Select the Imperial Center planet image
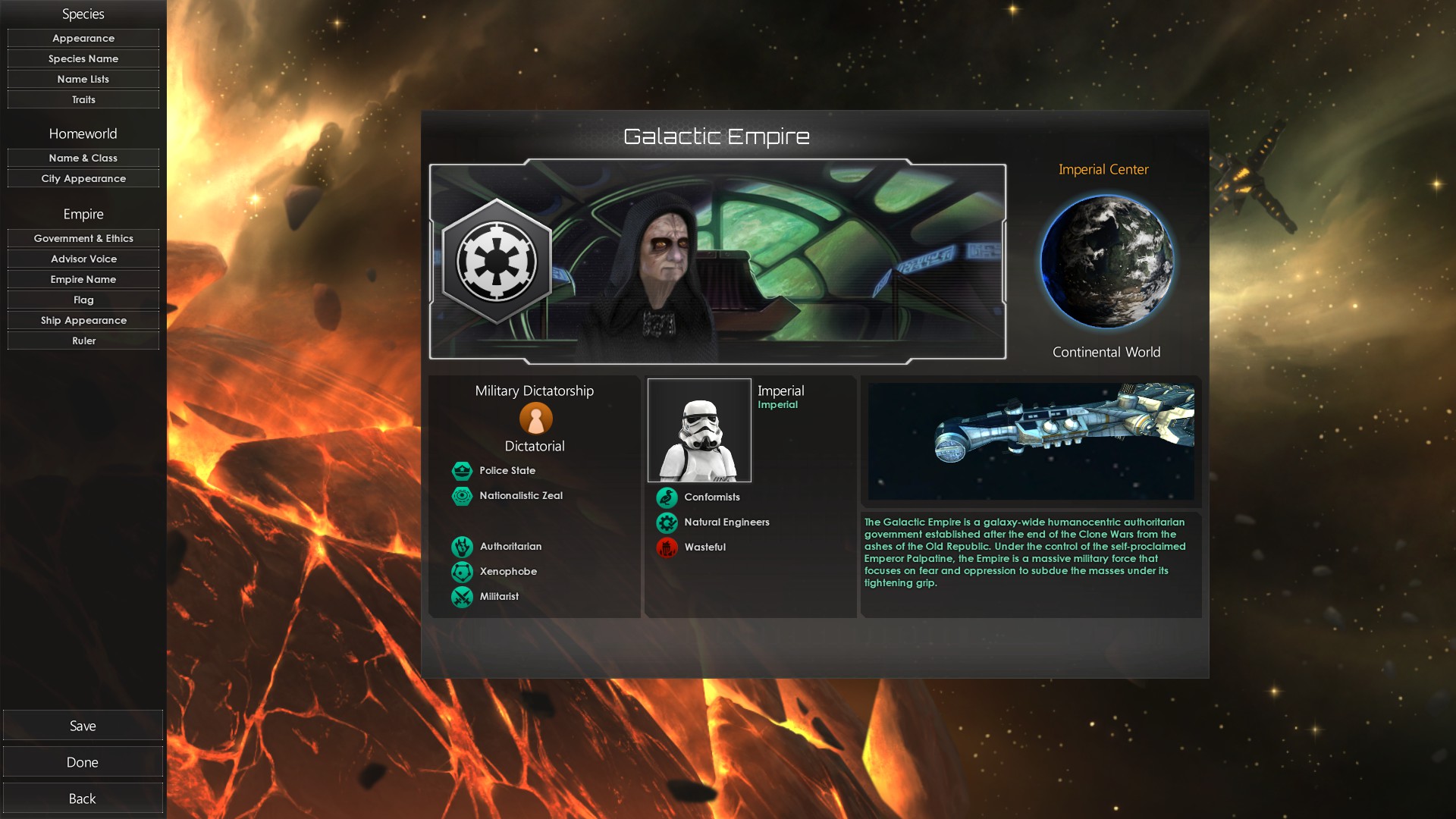The height and width of the screenshot is (819, 1456). [x=1106, y=262]
